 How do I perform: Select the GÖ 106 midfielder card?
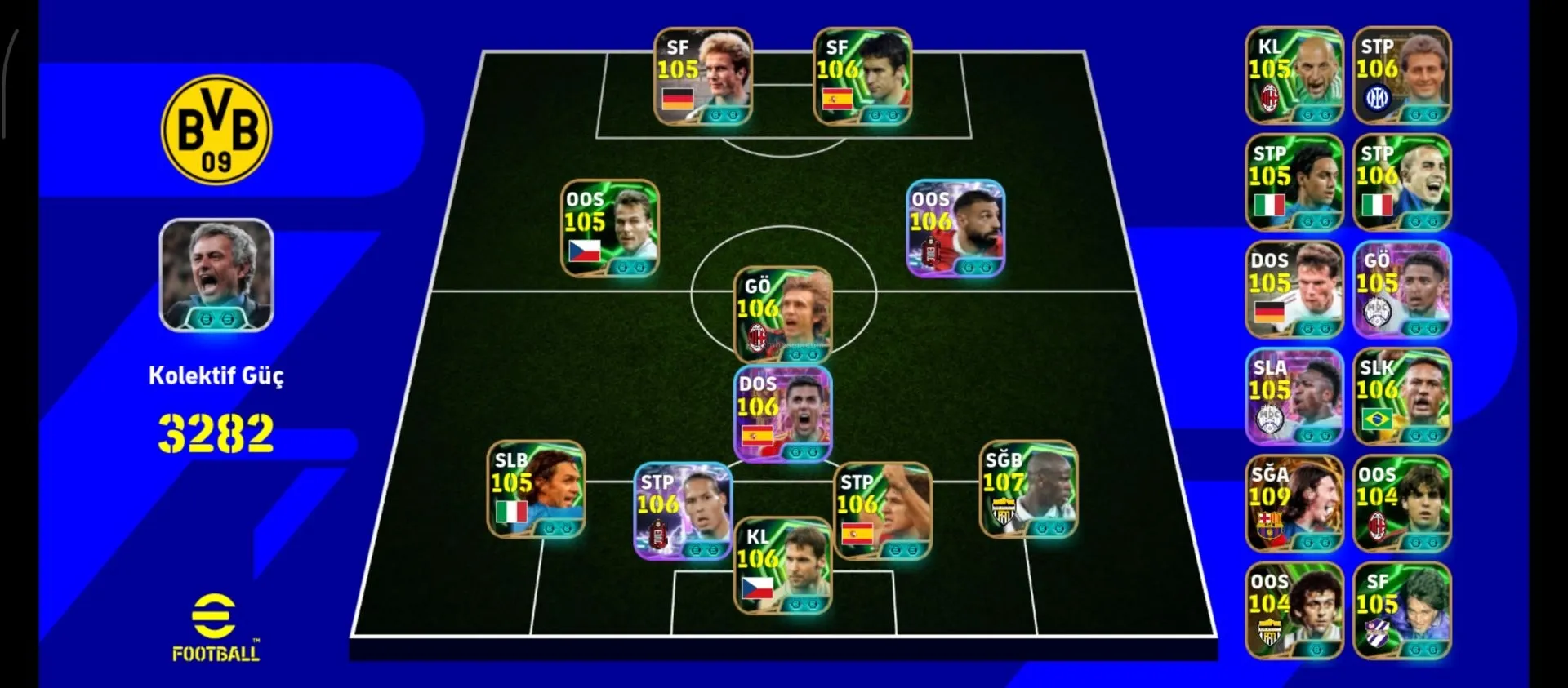pyautogui.click(x=783, y=315)
